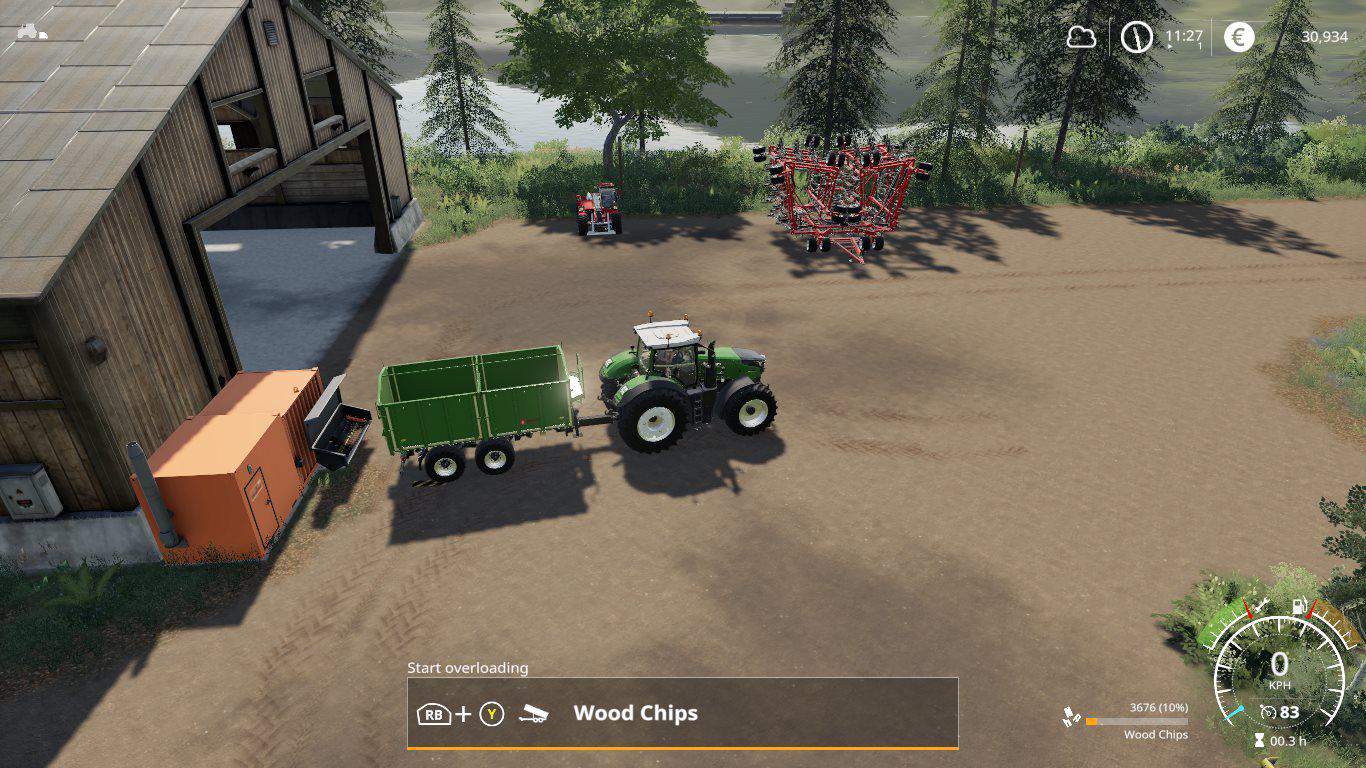
Task: Click the cloudy weather icon
Action: (1081, 37)
